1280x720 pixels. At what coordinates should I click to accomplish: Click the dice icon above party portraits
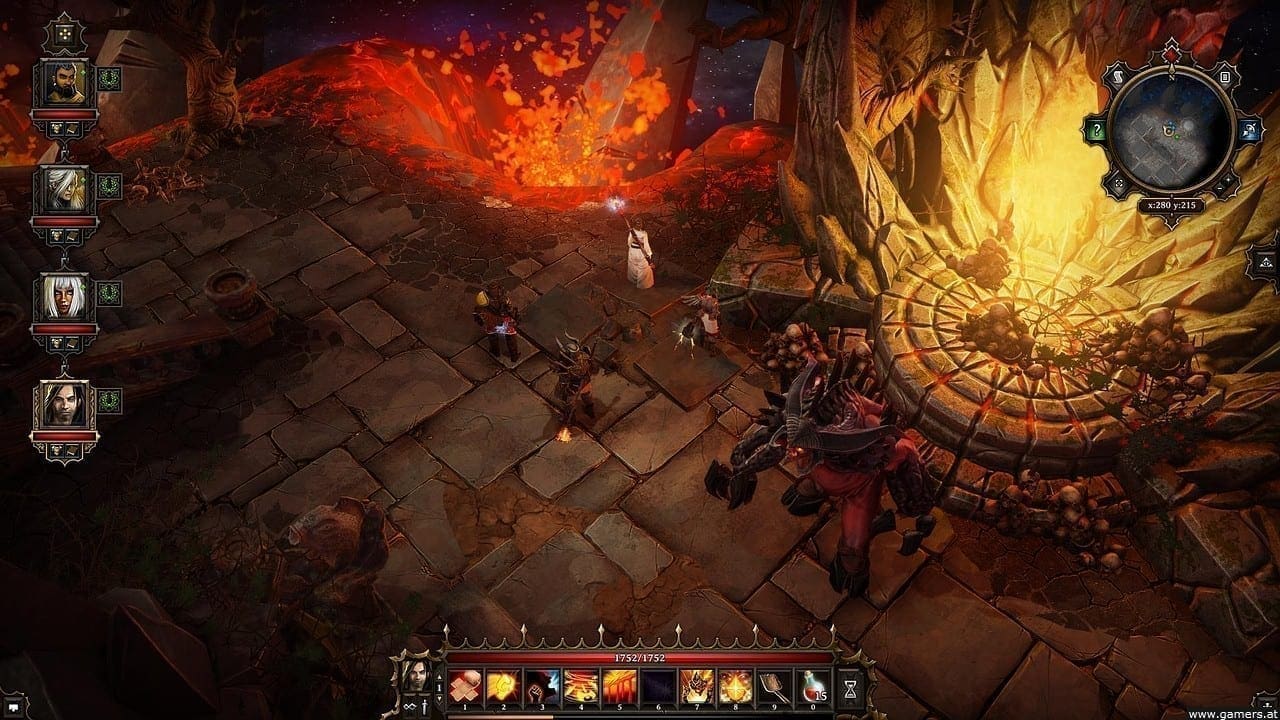pyautogui.click(x=64, y=33)
